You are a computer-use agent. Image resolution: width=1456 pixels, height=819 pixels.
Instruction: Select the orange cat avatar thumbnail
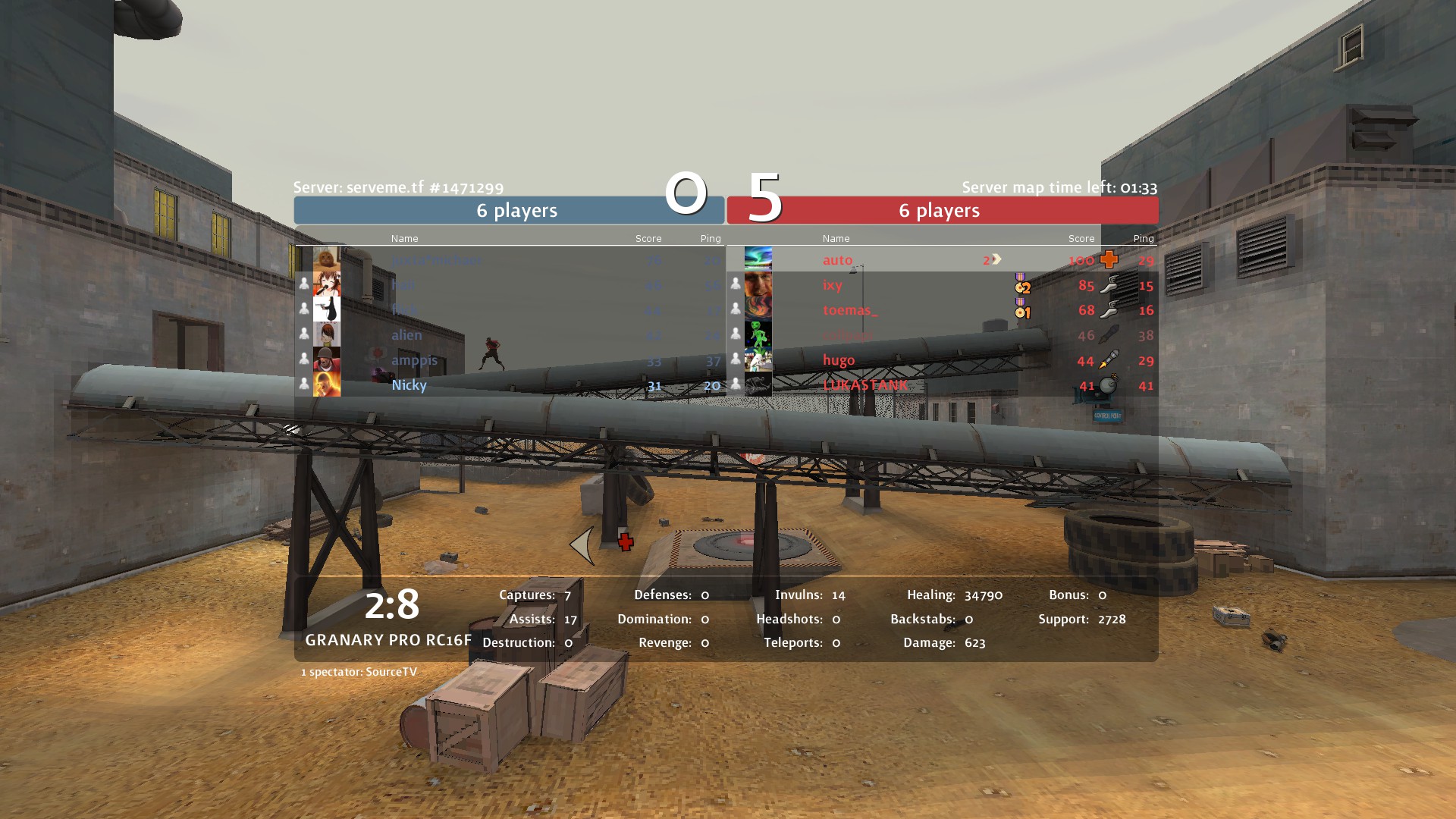tap(327, 259)
